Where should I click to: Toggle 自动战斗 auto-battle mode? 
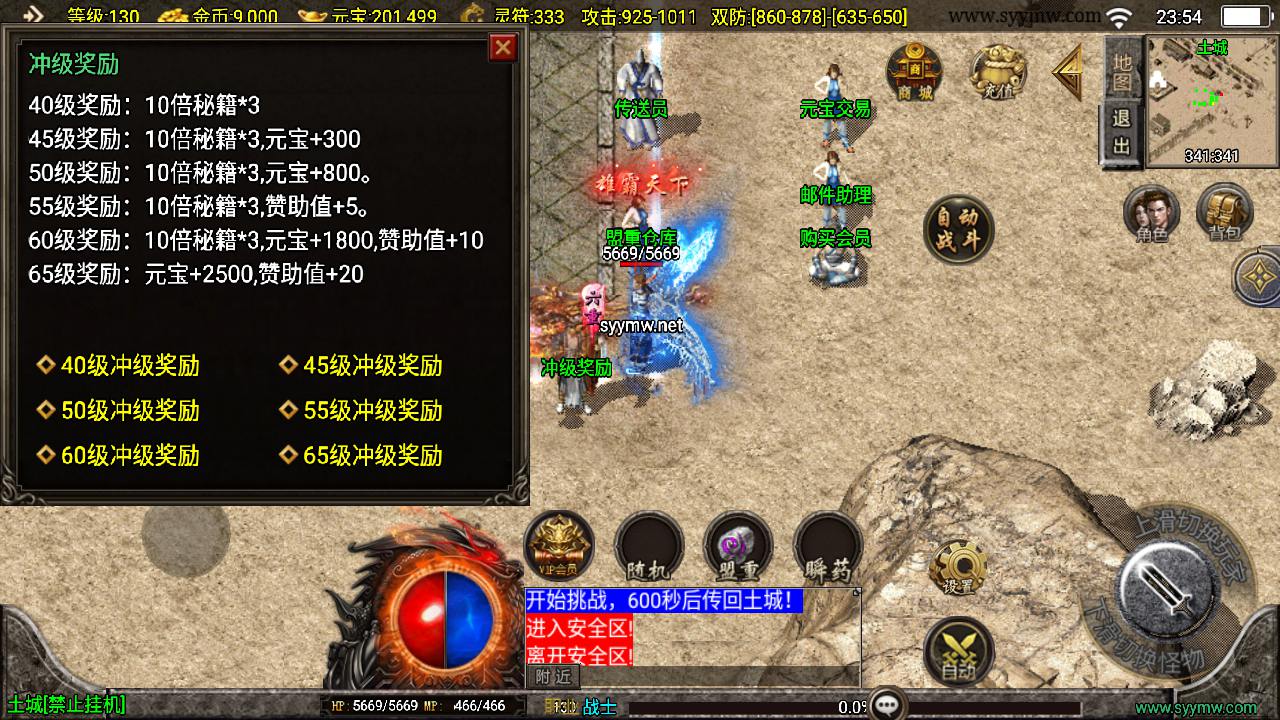coord(958,229)
